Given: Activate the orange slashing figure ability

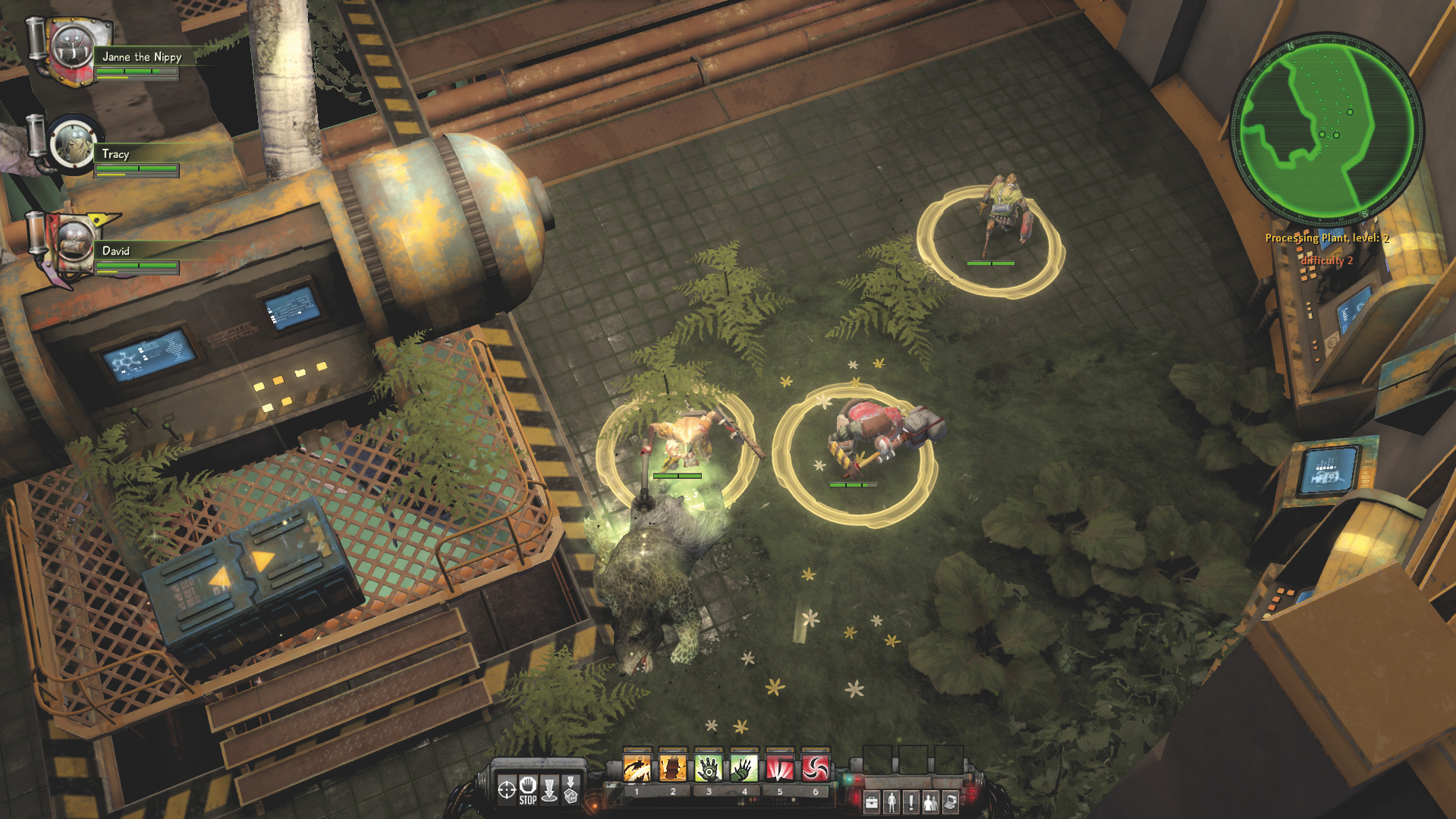Looking at the screenshot, I should 637,768.
